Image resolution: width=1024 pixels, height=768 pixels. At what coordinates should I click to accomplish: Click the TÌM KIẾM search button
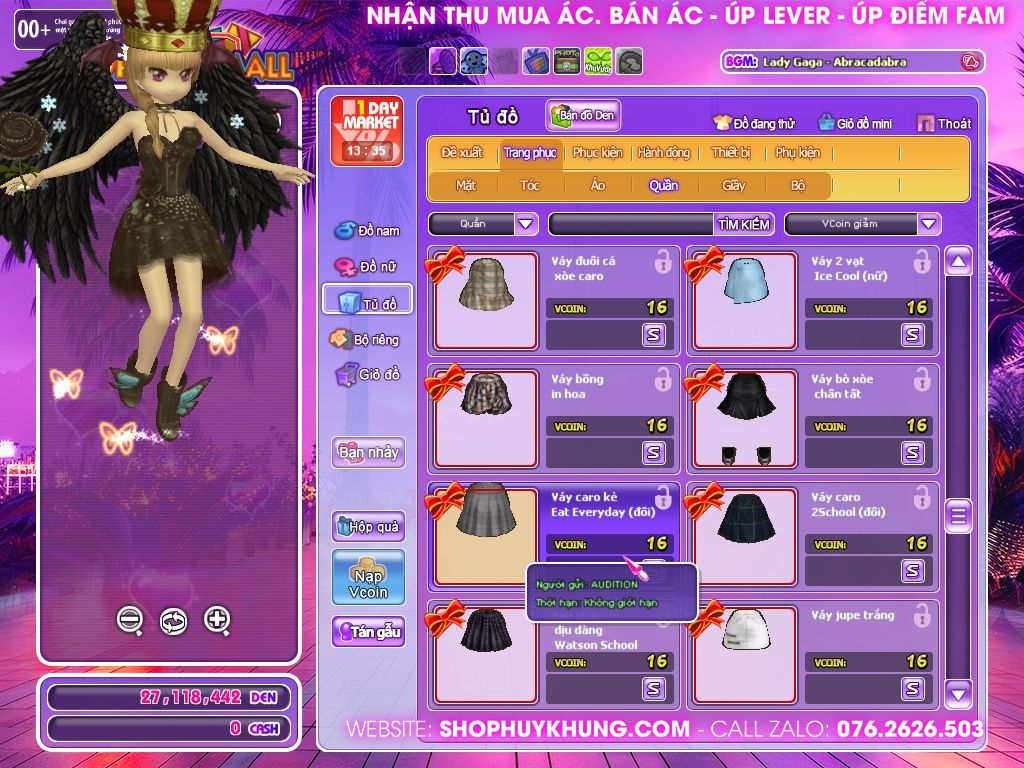coord(744,224)
